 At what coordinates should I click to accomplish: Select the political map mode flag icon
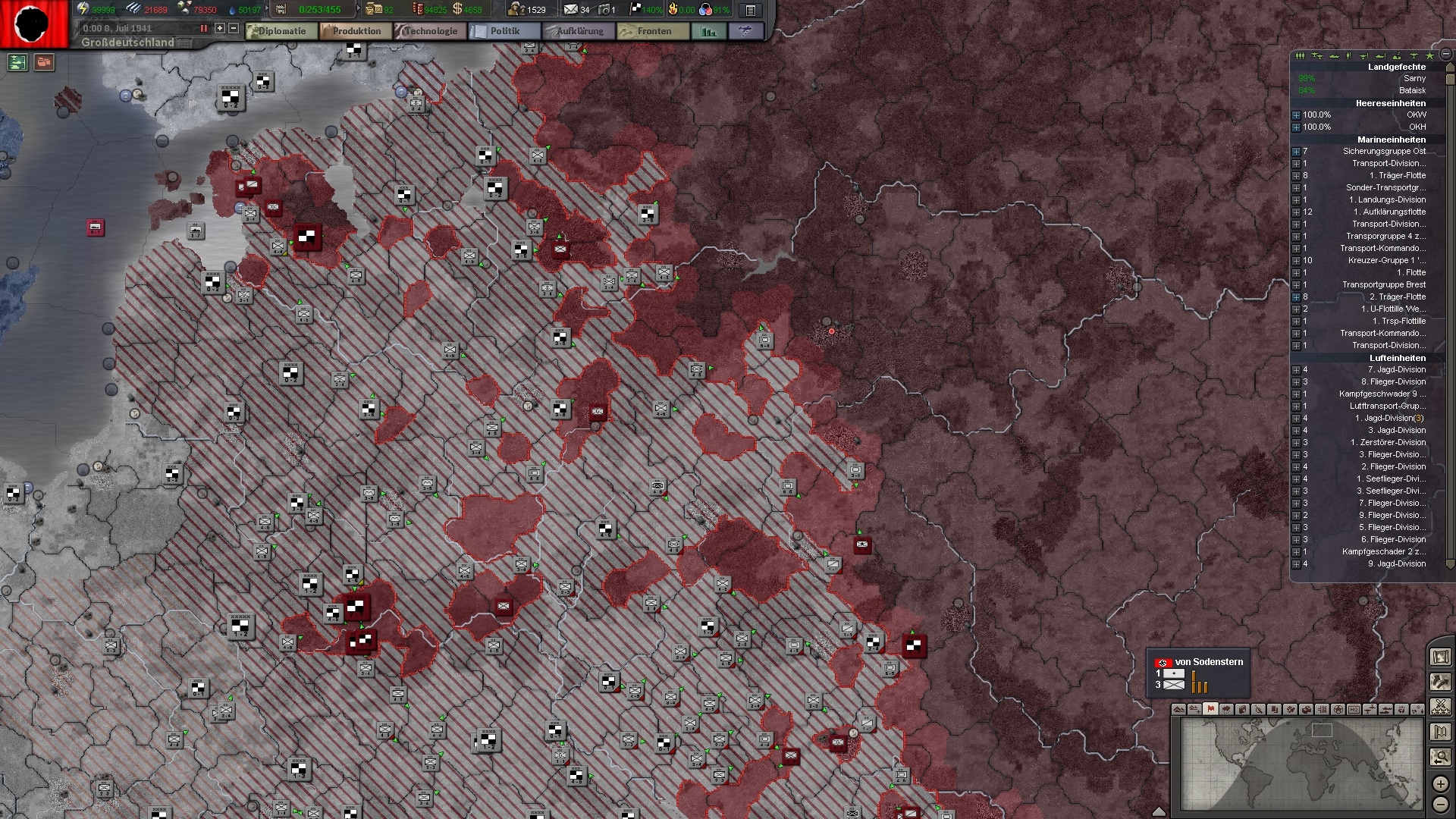click(x=1210, y=711)
